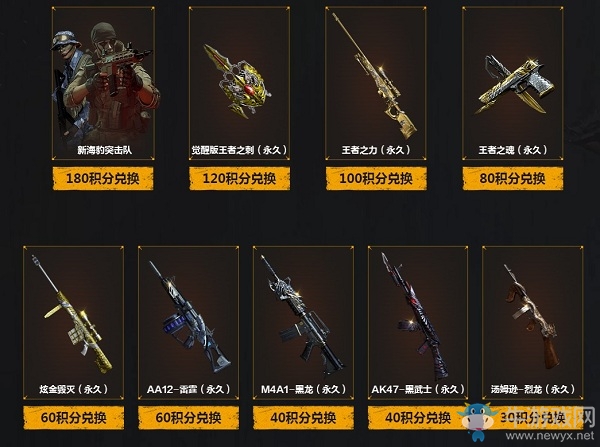This screenshot has width=600, height=447.
Task: Redeem AK47-黑武士 with its 40积分兑换 button
Action: point(417,418)
